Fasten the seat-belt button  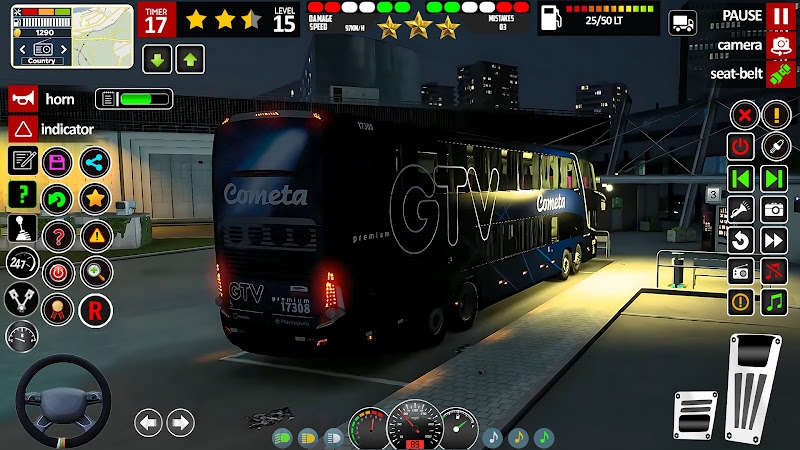pos(780,74)
